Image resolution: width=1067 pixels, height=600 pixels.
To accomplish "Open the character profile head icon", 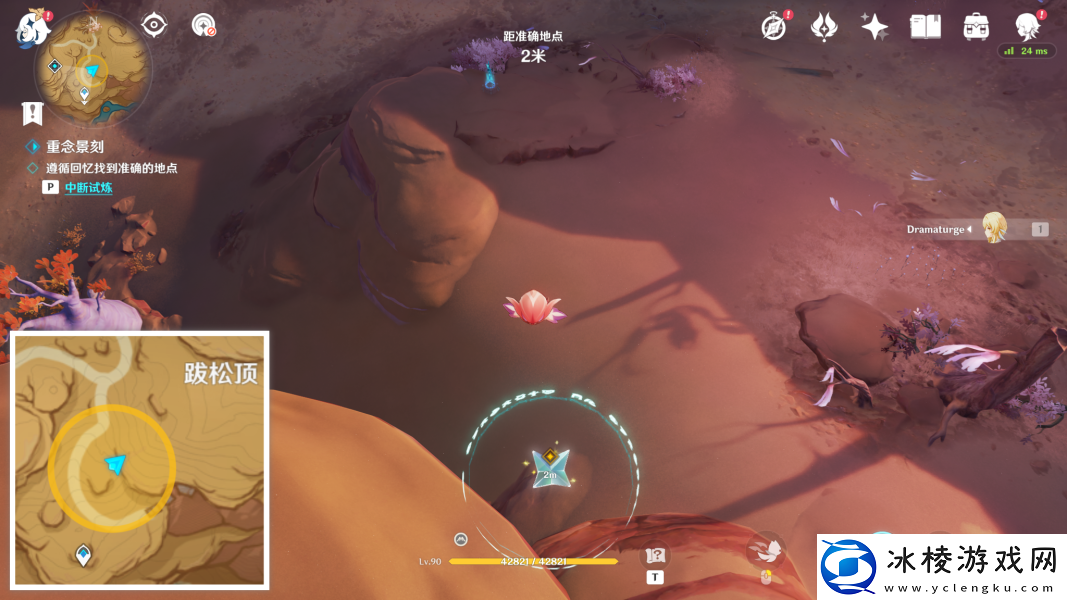I will tap(1026, 26).
